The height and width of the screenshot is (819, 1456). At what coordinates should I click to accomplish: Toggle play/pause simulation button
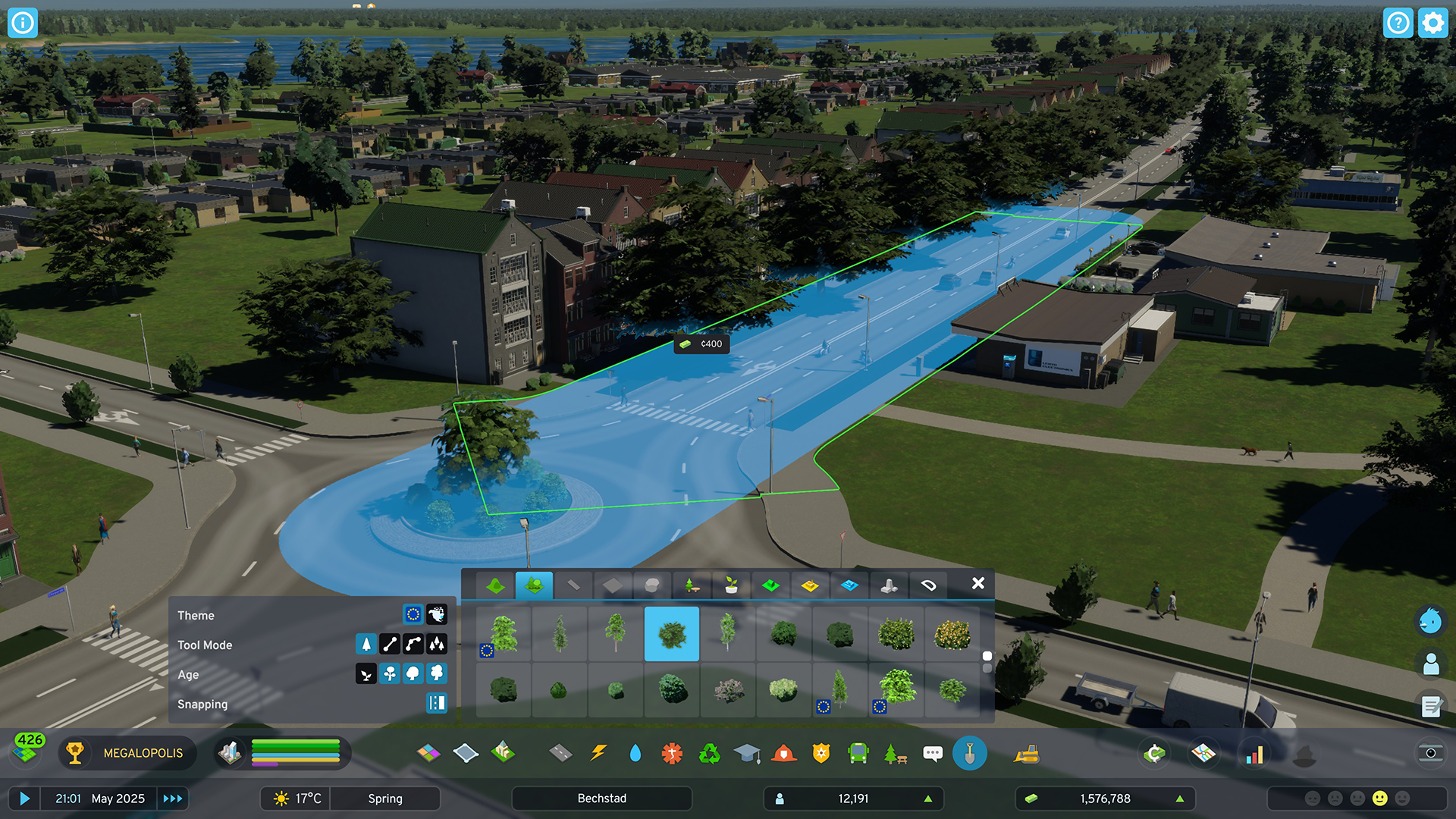24,799
